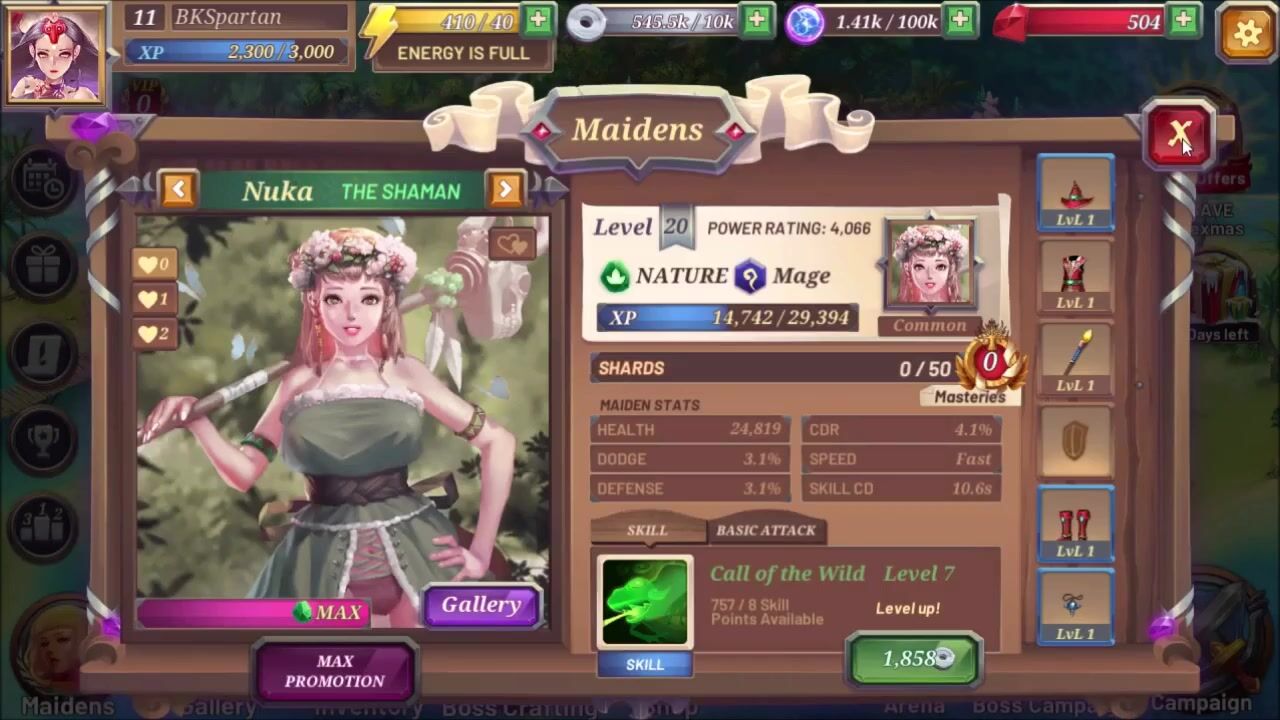
Task: Add more energy with the plus button
Action: (x=538, y=20)
